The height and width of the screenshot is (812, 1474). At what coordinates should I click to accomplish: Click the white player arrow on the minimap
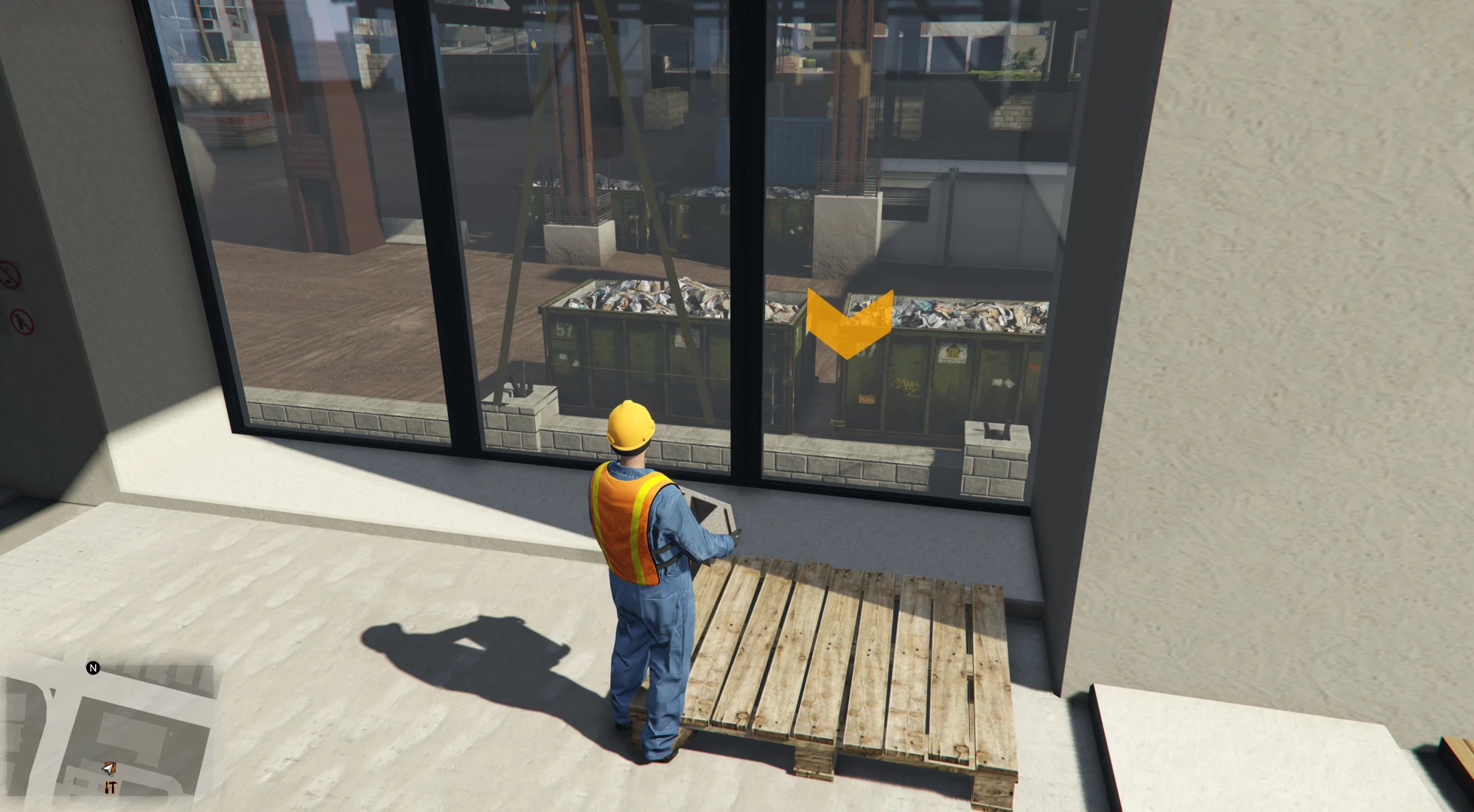[x=109, y=769]
